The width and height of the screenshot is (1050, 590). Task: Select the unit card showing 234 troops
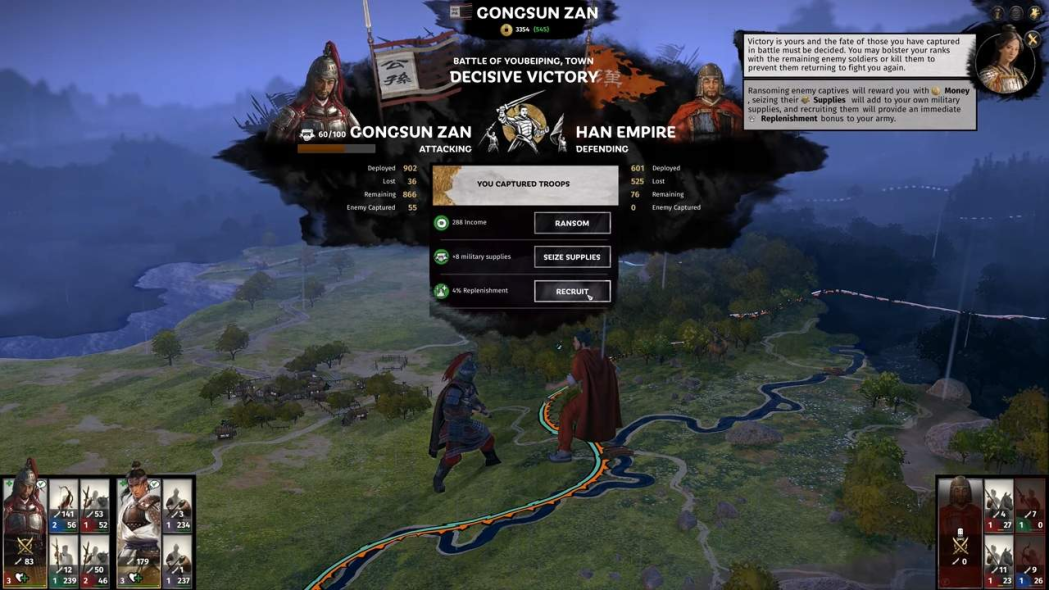(177, 507)
